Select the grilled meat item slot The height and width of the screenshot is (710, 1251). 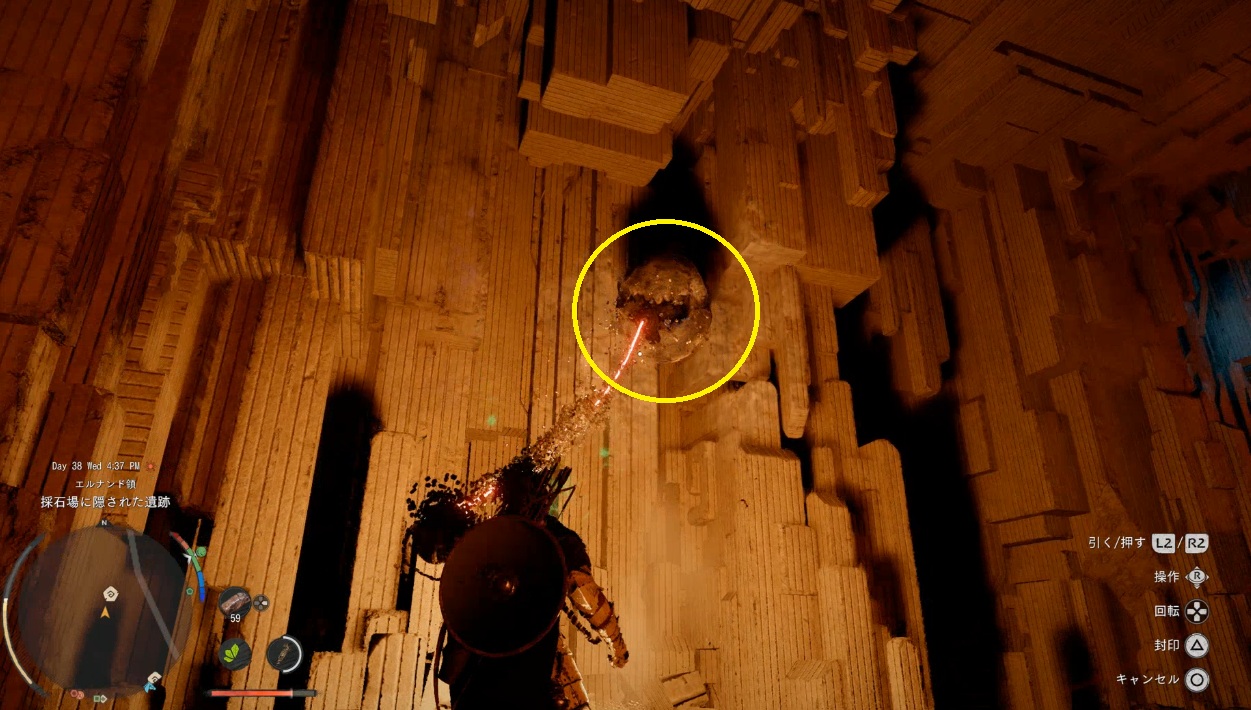(x=235, y=601)
